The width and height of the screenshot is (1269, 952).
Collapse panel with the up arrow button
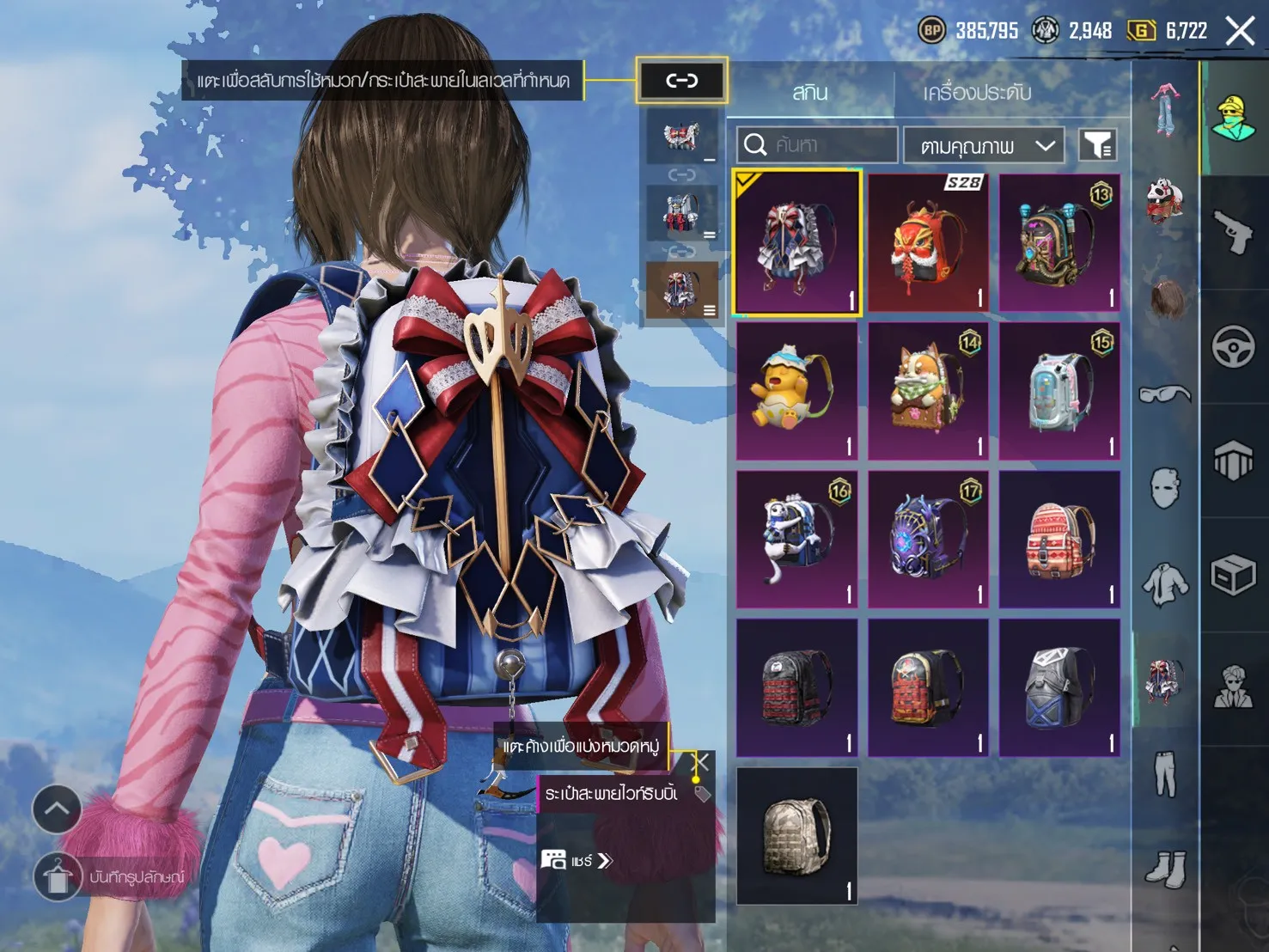coord(57,809)
